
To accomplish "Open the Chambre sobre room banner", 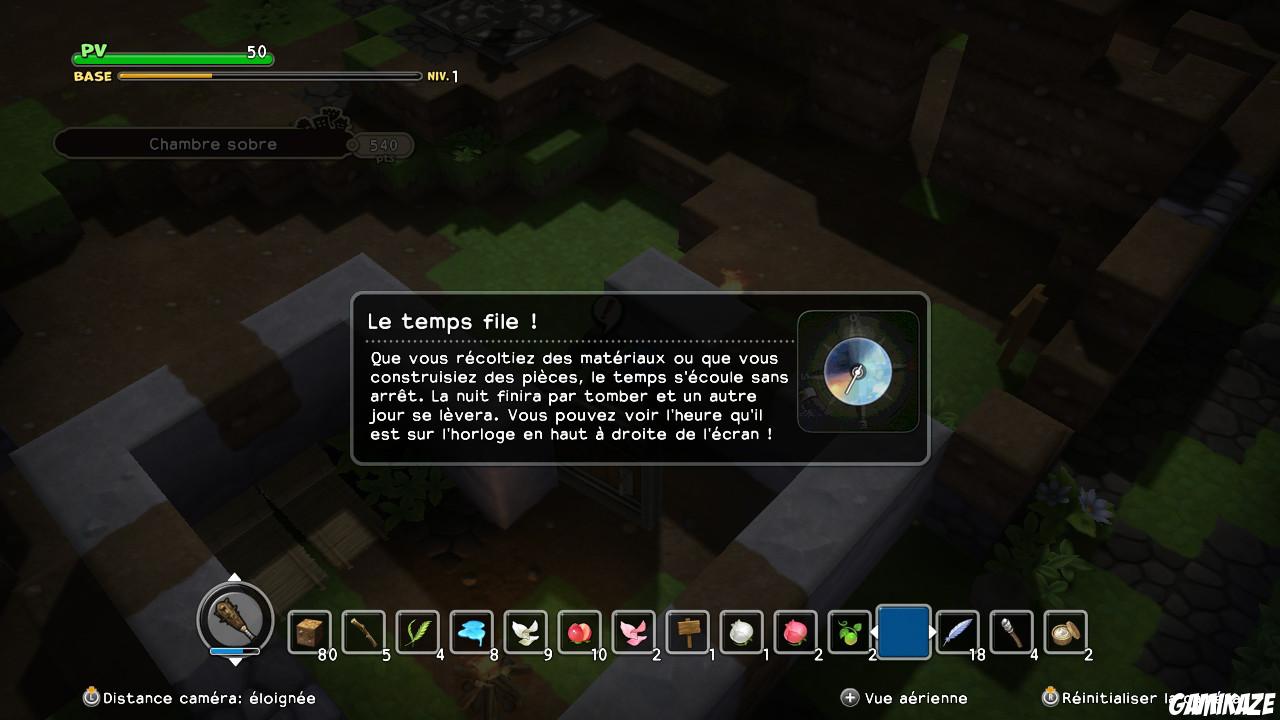I will (x=215, y=144).
